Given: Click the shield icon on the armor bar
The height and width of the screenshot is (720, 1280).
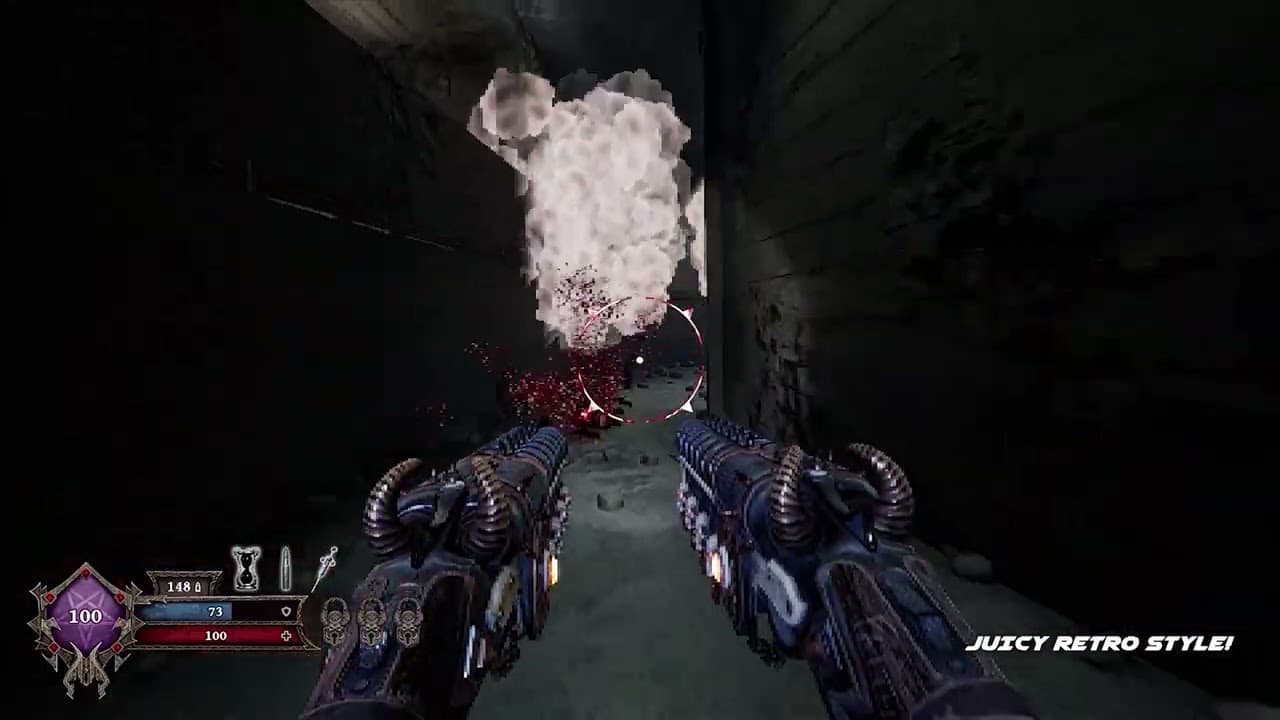Looking at the screenshot, I should click(x=287, y=611).
